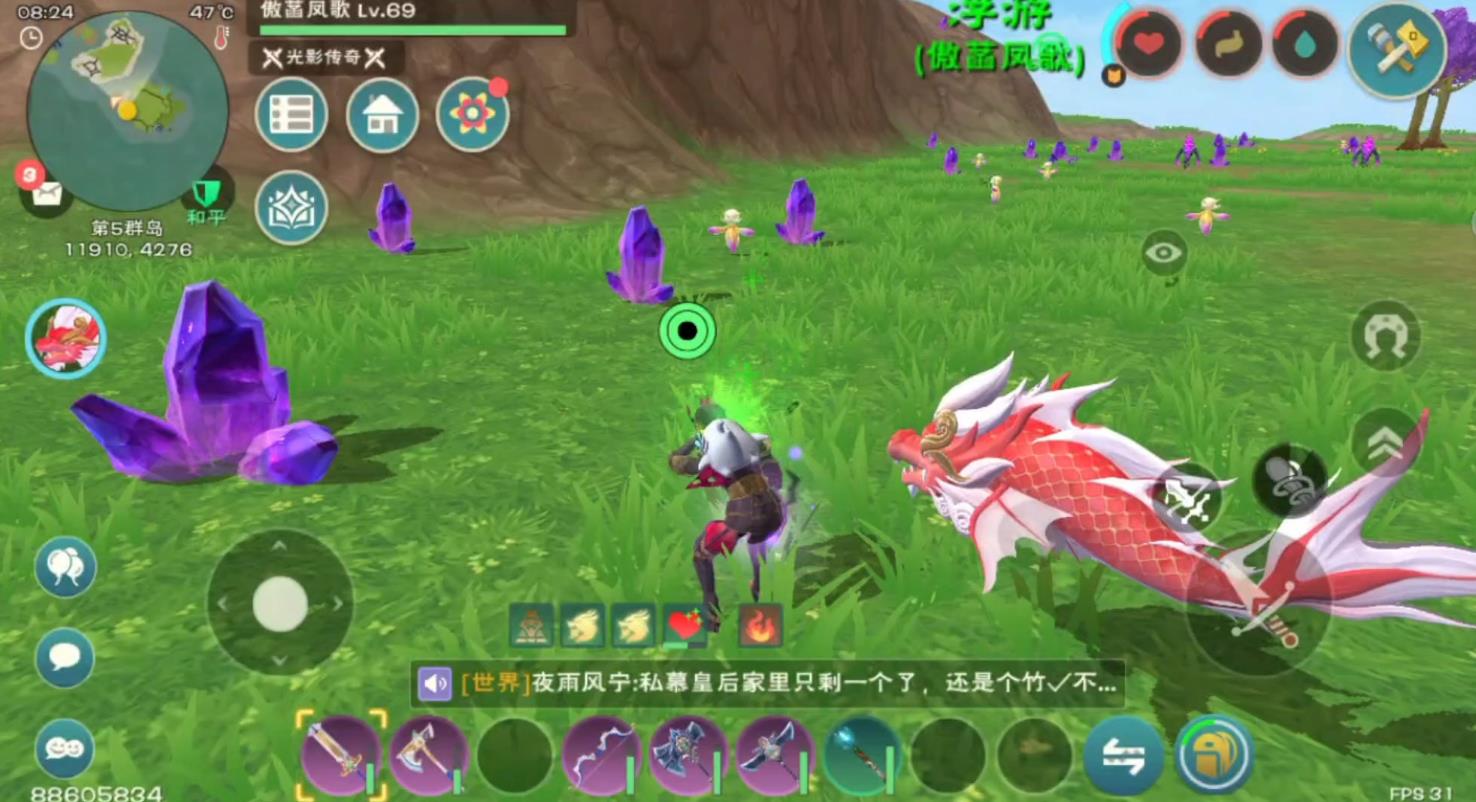Toggle the green shield peace mode icon

tap(207, 192)
